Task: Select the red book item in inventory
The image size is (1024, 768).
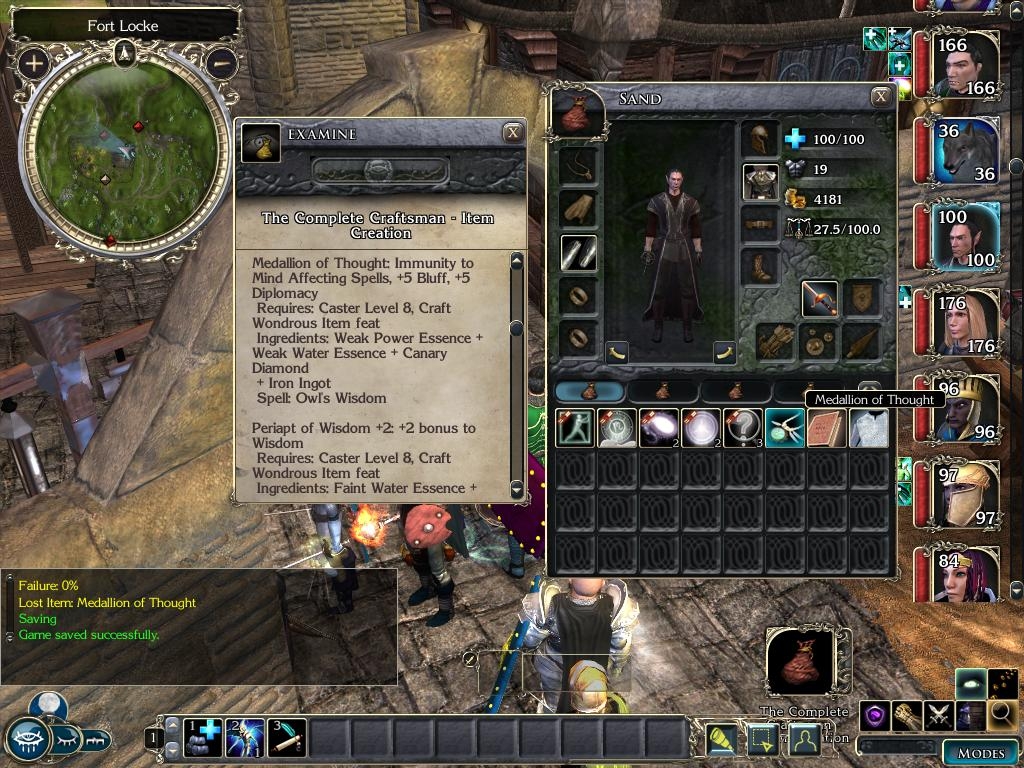Action: coord(827,428)
